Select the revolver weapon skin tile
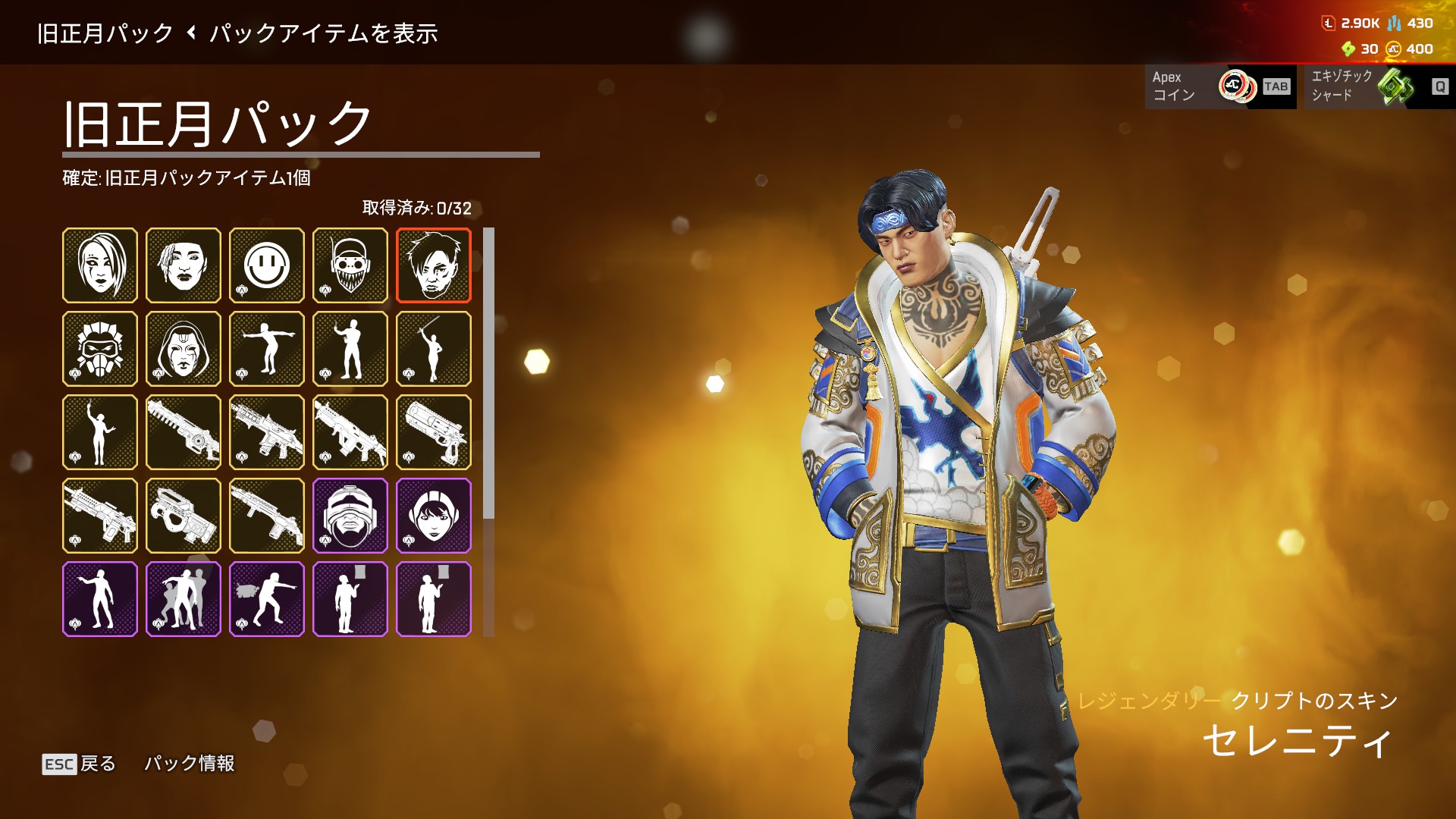The image size is (1456, 819). tap(434, 432)
